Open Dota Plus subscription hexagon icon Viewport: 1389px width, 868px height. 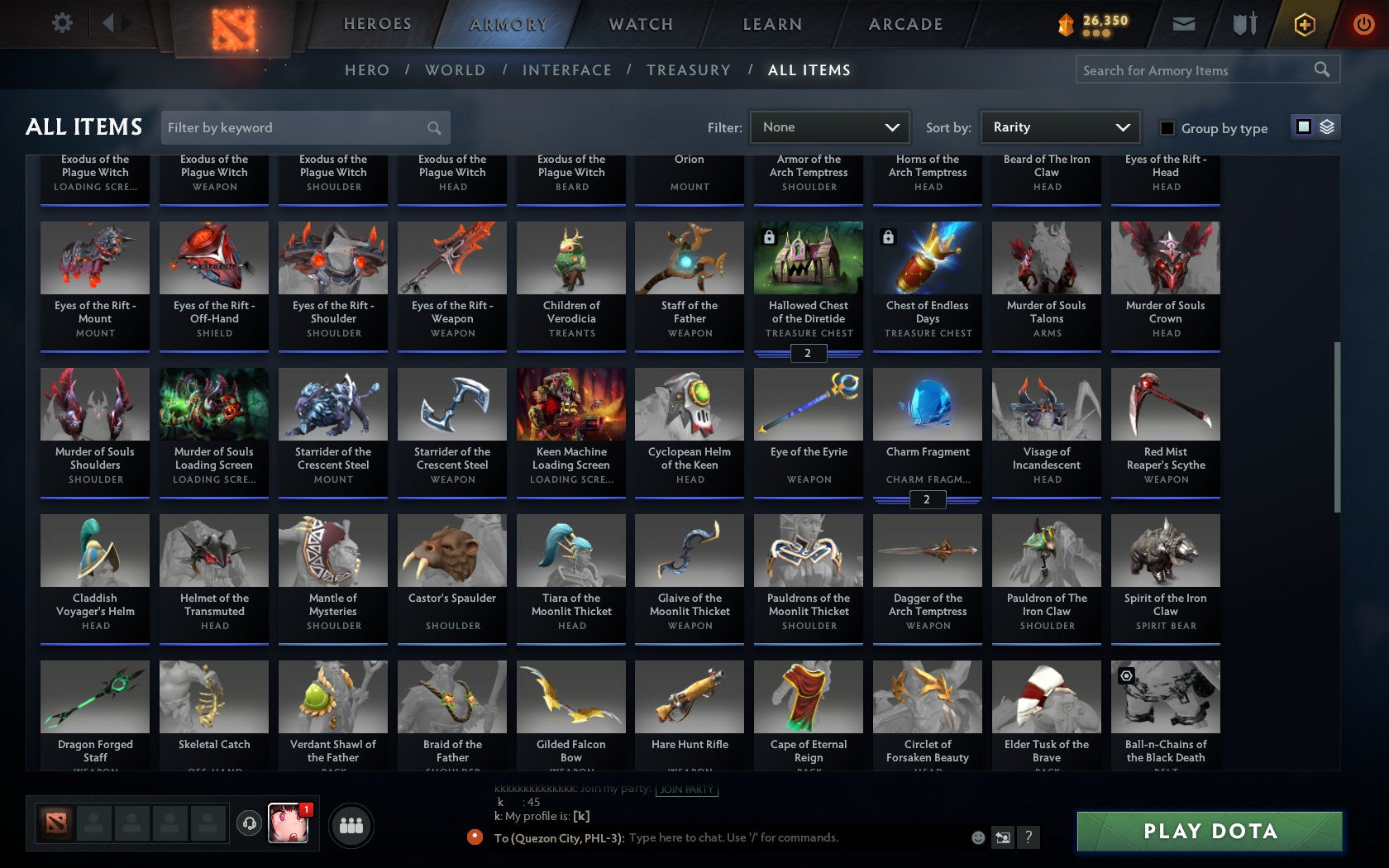pyautogui.click(x=1305, y=24)
